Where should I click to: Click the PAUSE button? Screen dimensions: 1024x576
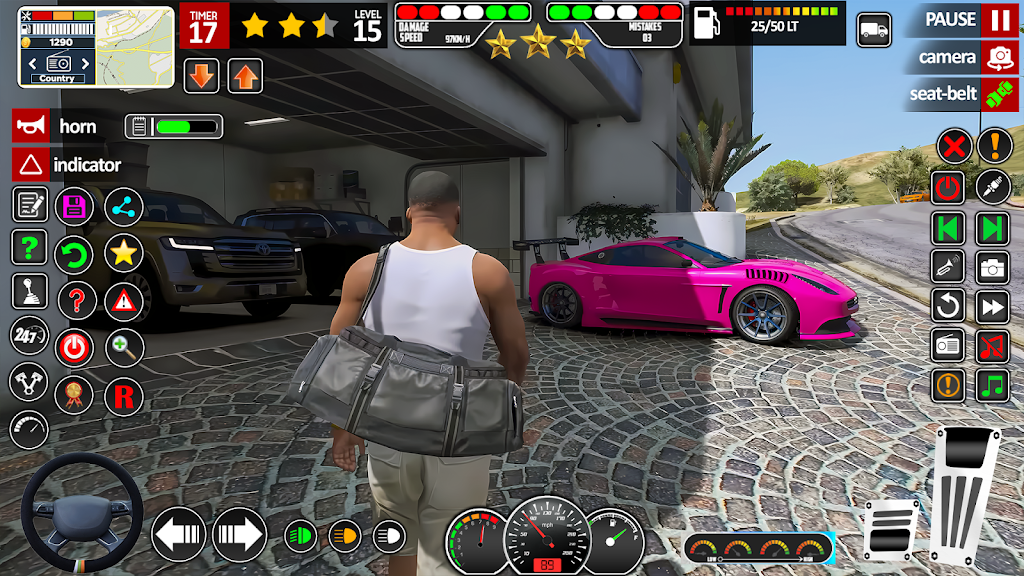(997, 20)
